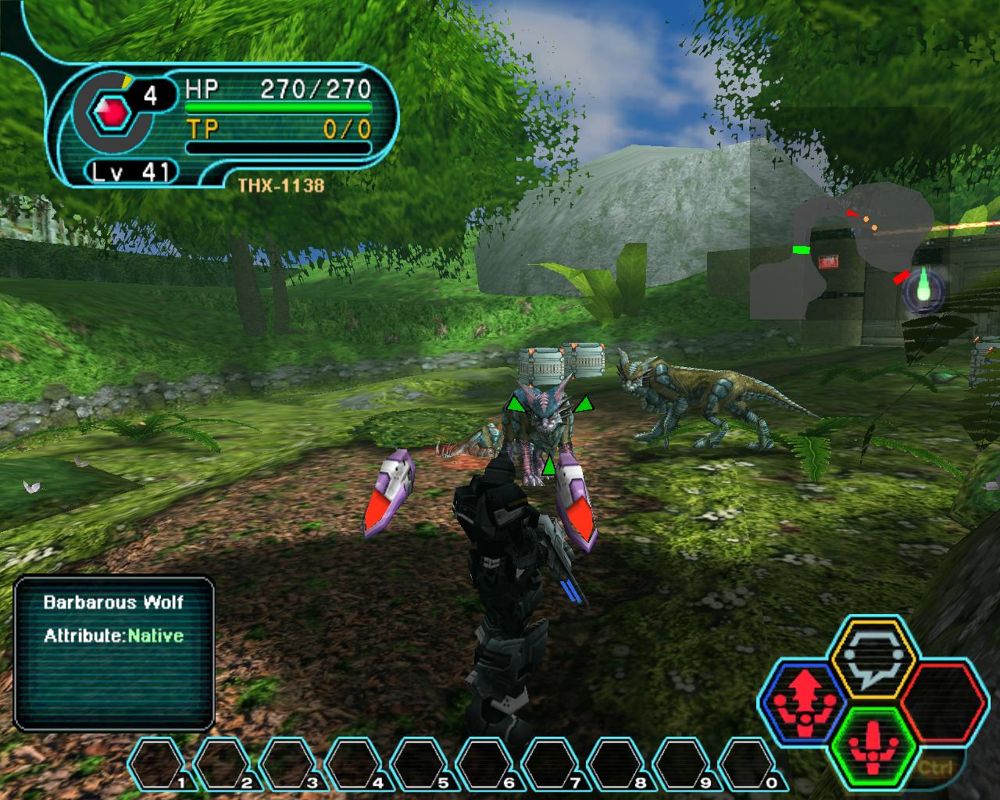Select quick slot number 0
This screenshot has width=1000, height=800.
[x=749, y=764]
